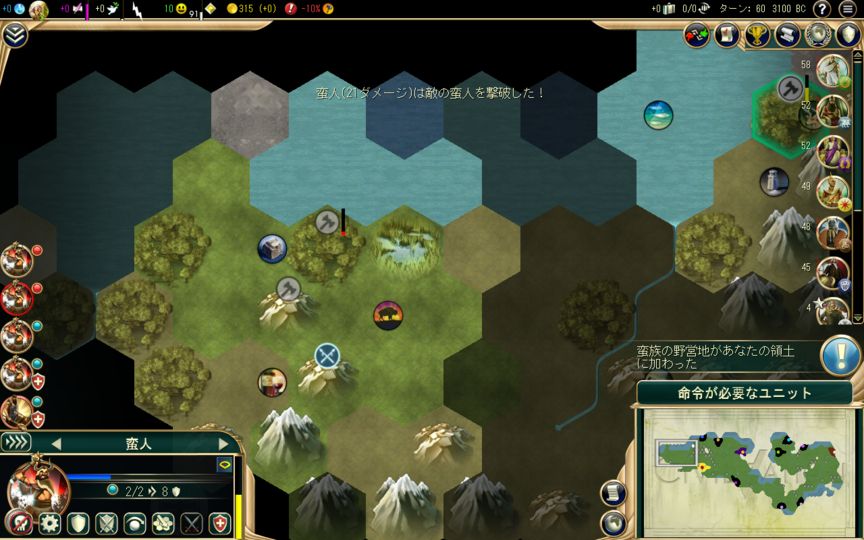
Task: Open the main menu button
Action: [850, 9]
